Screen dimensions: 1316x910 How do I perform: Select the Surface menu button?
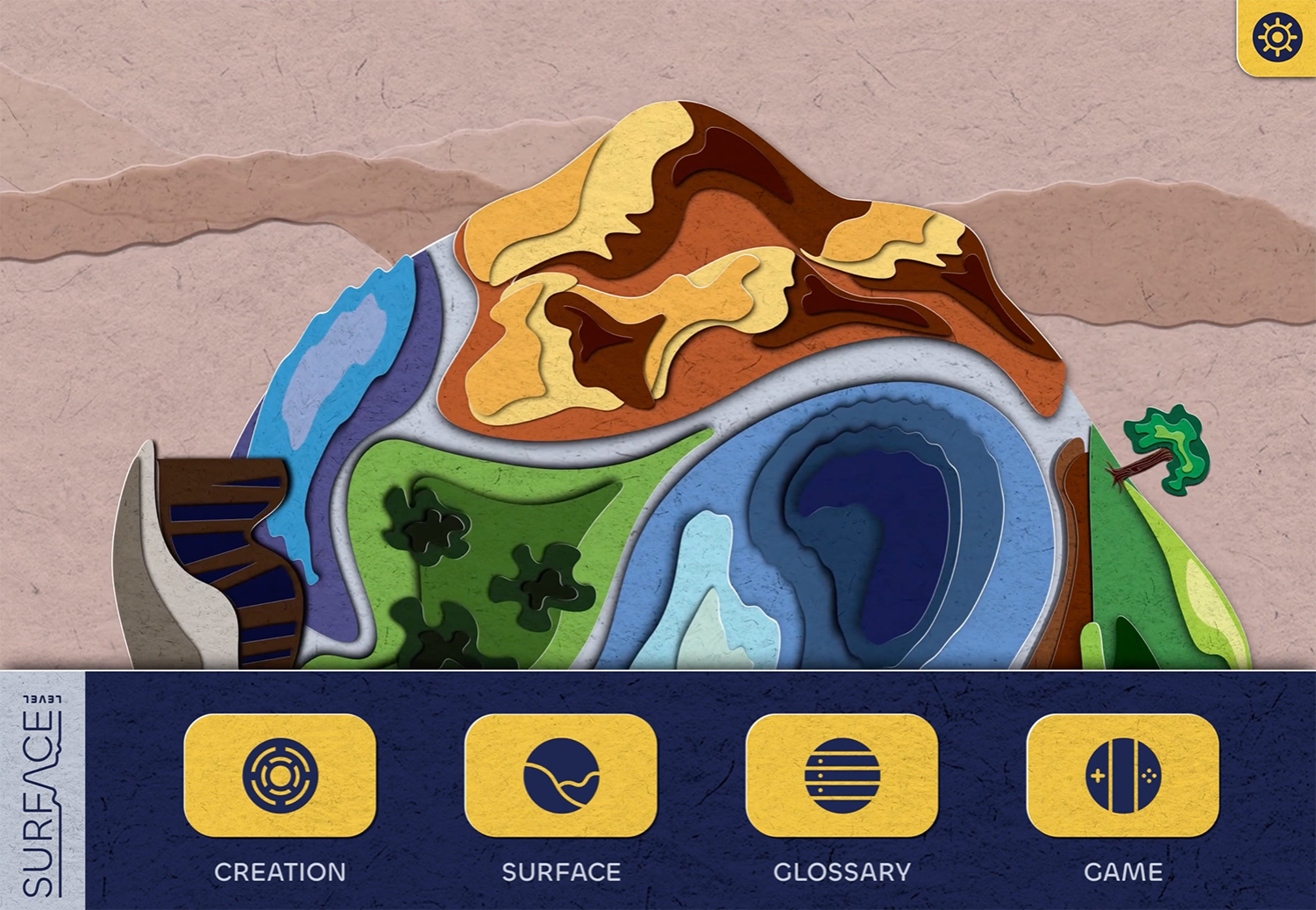[561, 776]
